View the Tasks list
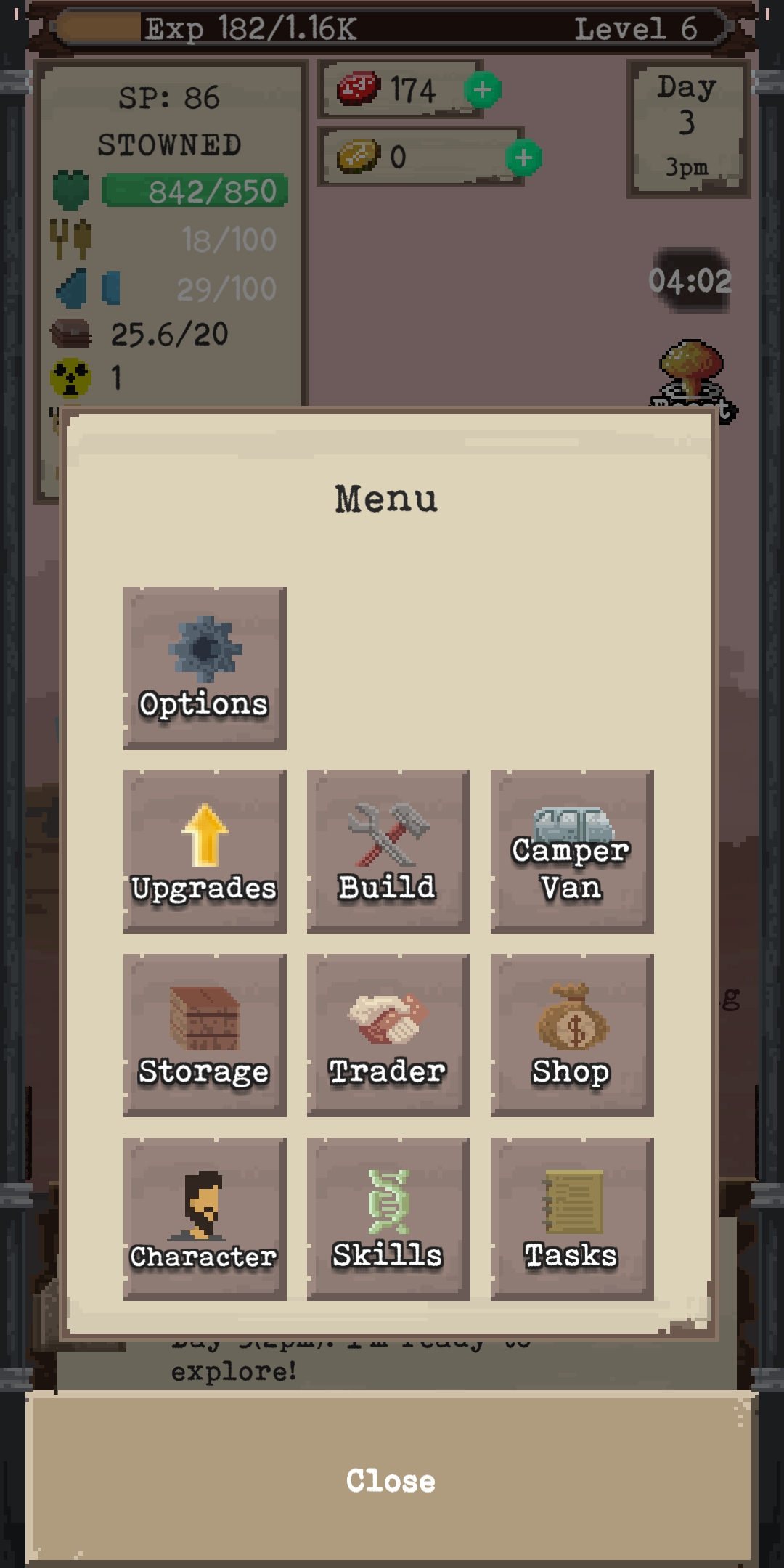The image size is (784, 1568). click(x=572, y=1219)
